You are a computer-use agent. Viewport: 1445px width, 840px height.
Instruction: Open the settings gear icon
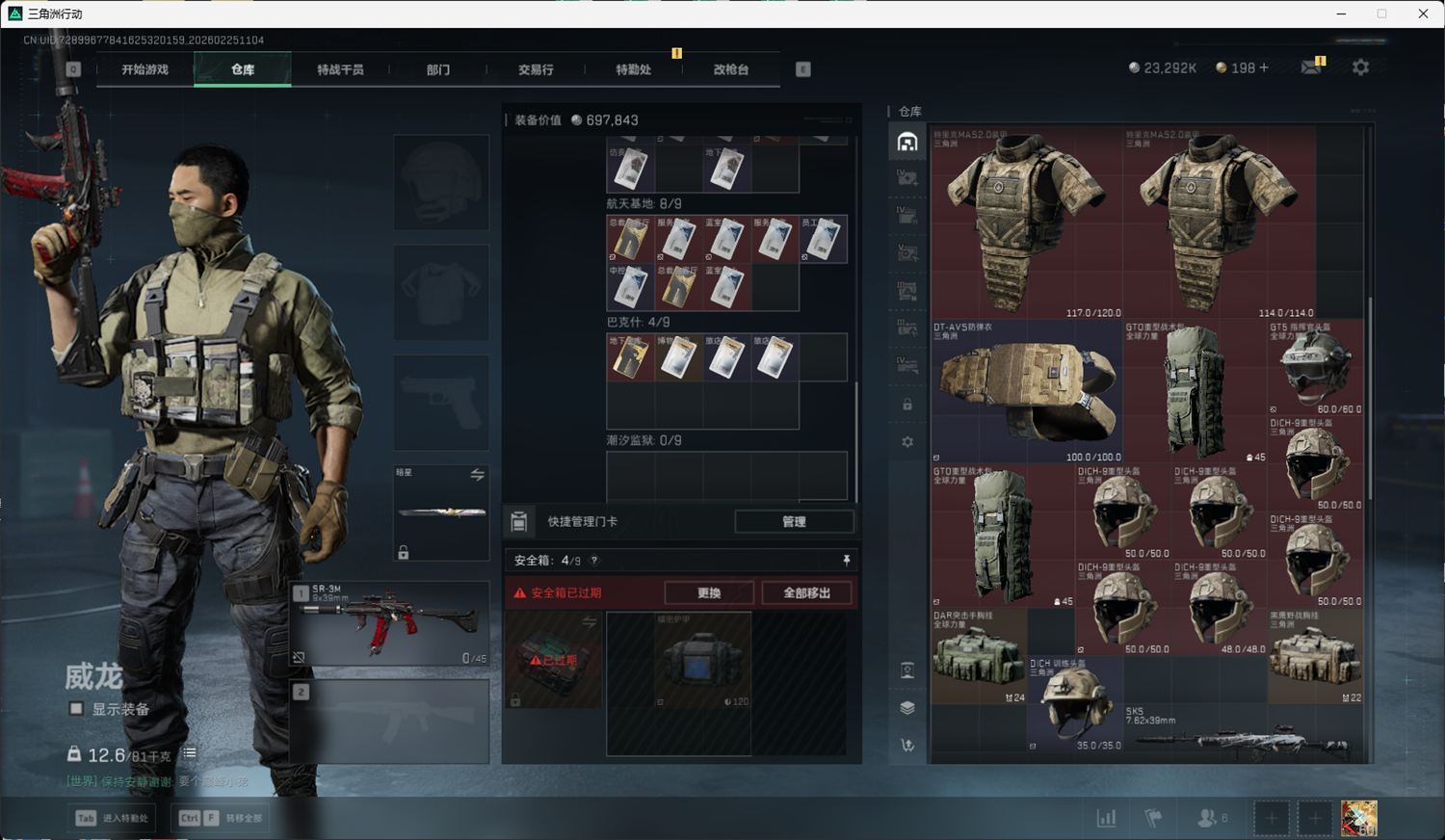1360,67
